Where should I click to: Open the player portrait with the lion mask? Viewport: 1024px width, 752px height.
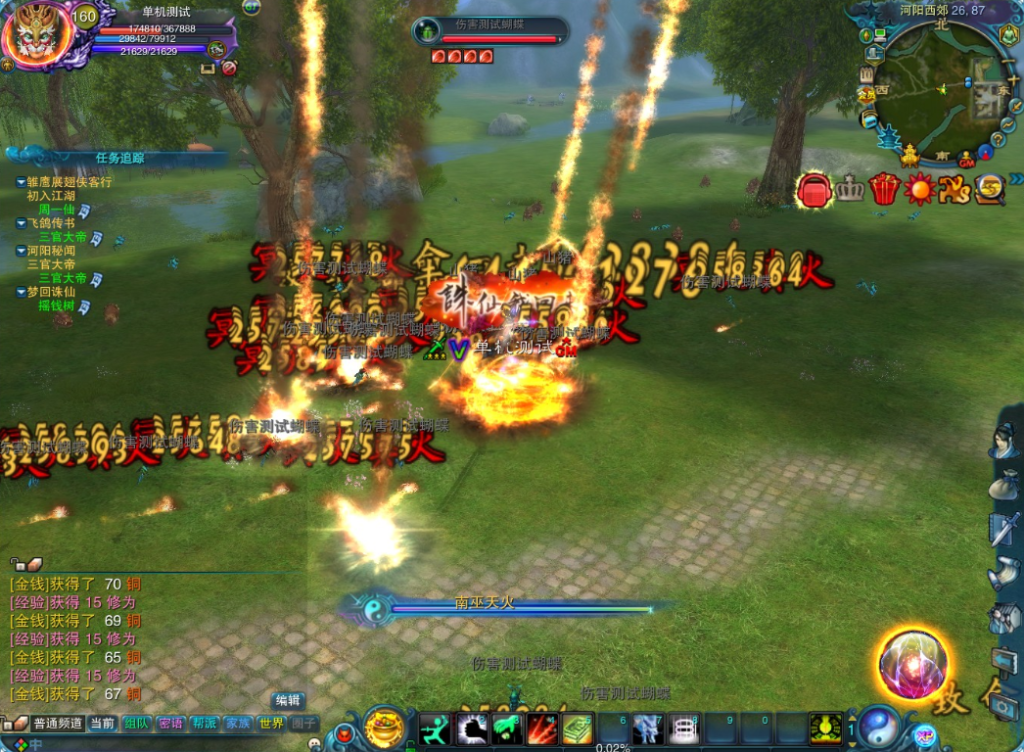point(36,34)
